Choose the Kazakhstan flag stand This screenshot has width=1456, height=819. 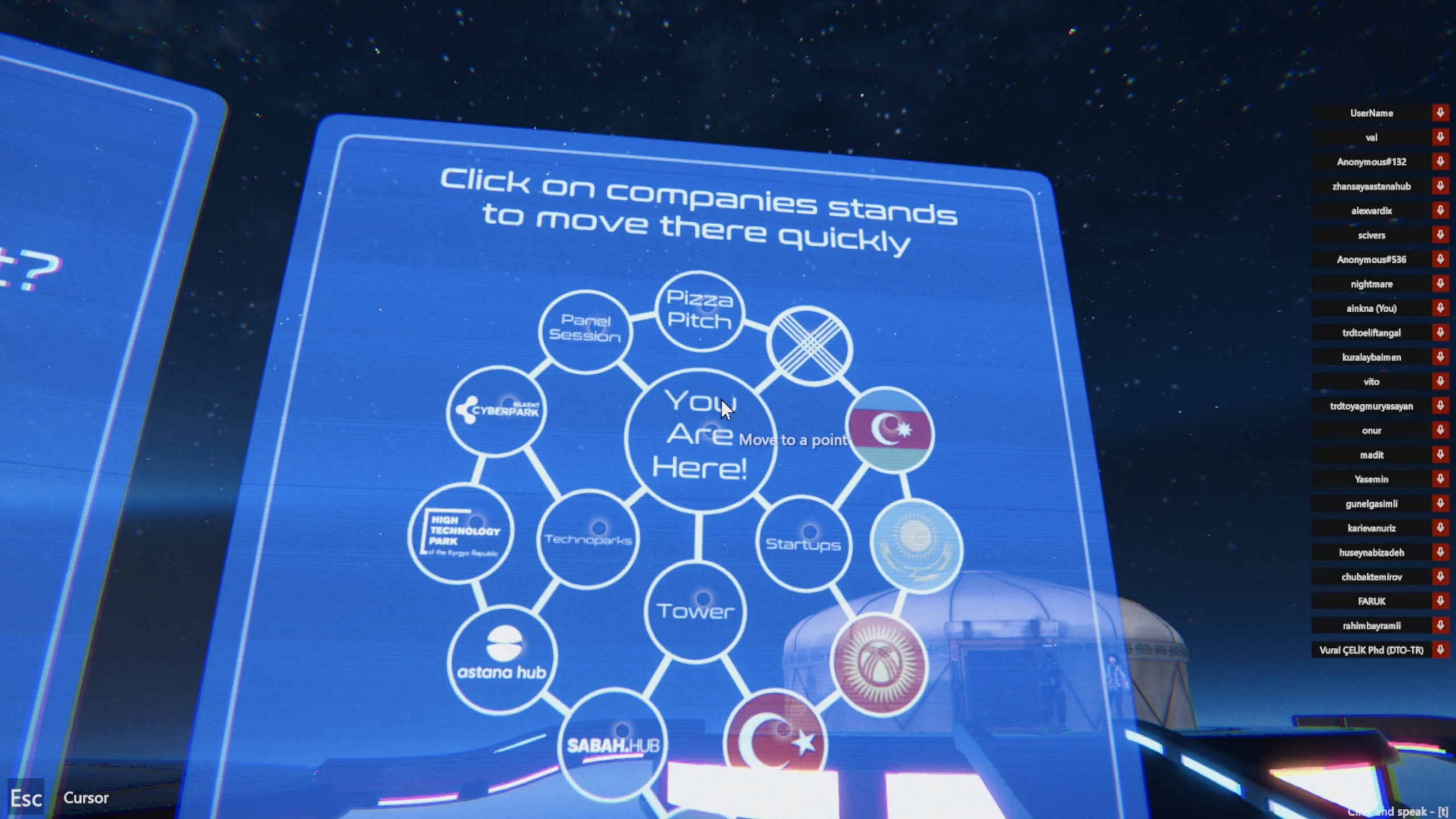(x=916, y=546)
